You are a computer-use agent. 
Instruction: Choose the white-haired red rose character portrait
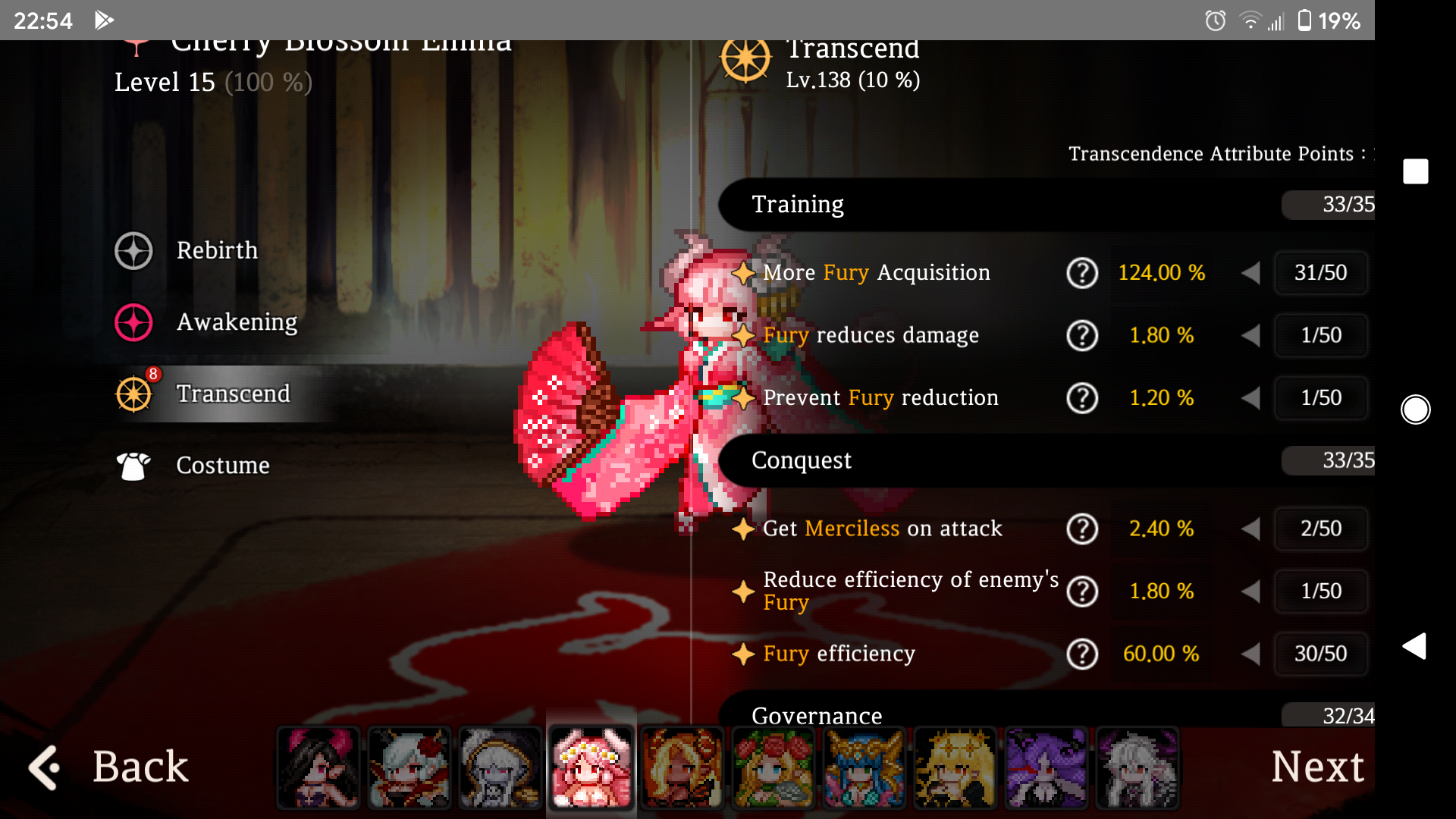pyautogui.click(x=409, y=767)
